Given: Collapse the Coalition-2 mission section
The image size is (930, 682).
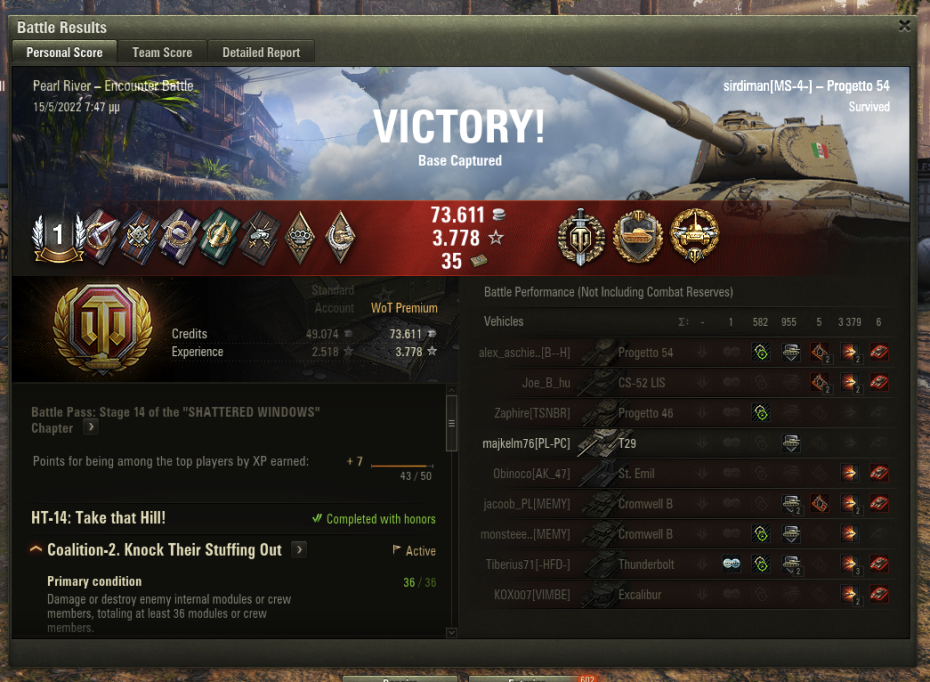Looking at the screenshot, I should click(x=37, y=550).
